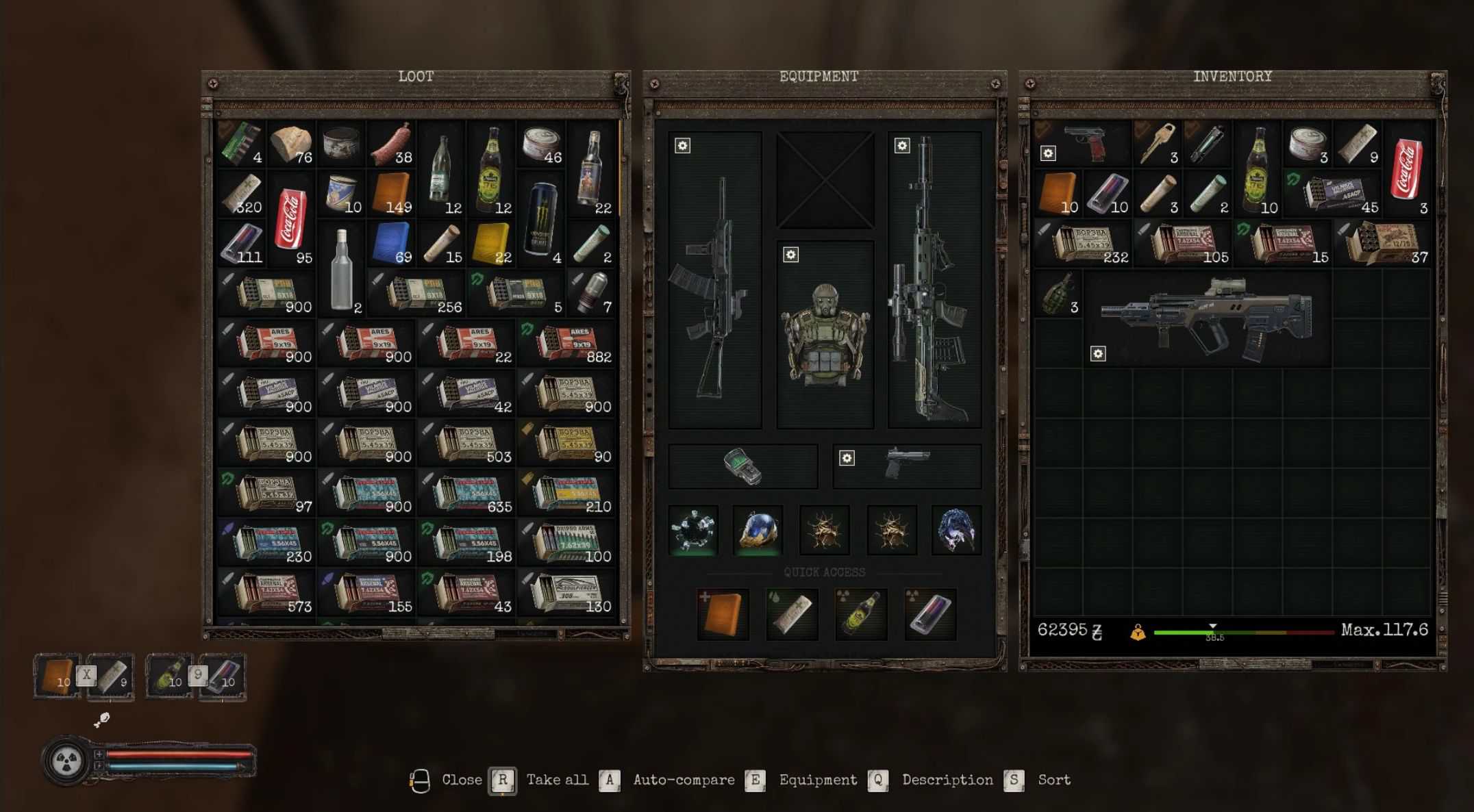Select the equipped scoped rifle with suppressor
Image resolution: width=1474 pixels, height=812 pixels.
tap(934, 279)
